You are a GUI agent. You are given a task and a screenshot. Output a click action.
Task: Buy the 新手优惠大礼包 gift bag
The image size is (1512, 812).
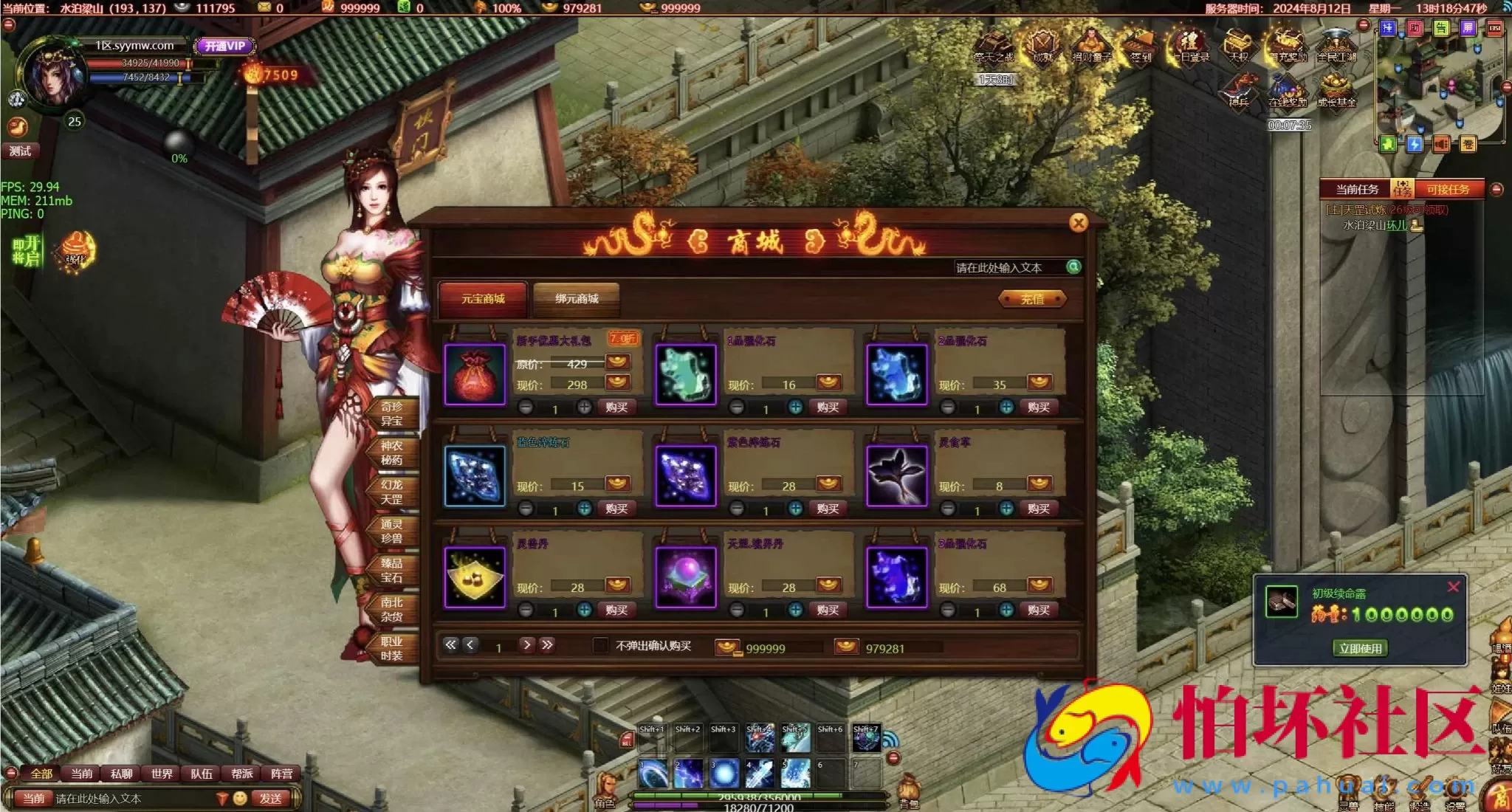tap(616, 407)
